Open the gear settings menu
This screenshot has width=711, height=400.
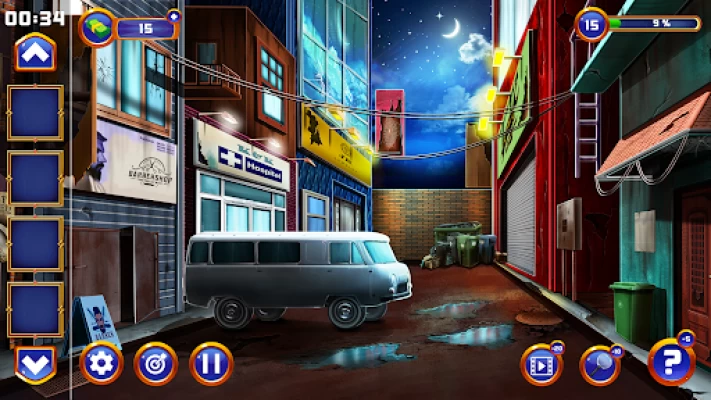tap(101, 363)
